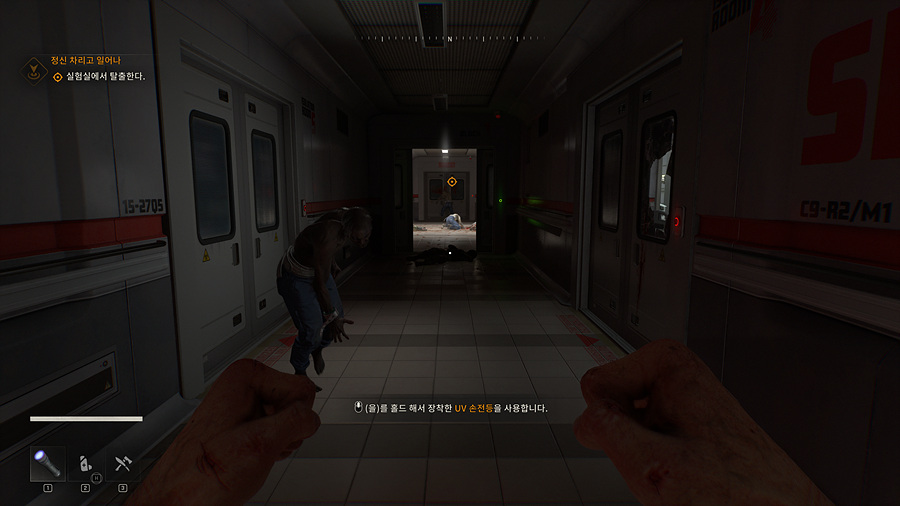Click the orange objective waypoint marker down the hallway
This screenshot has width=900, height=506.
[x=452, y=182]
